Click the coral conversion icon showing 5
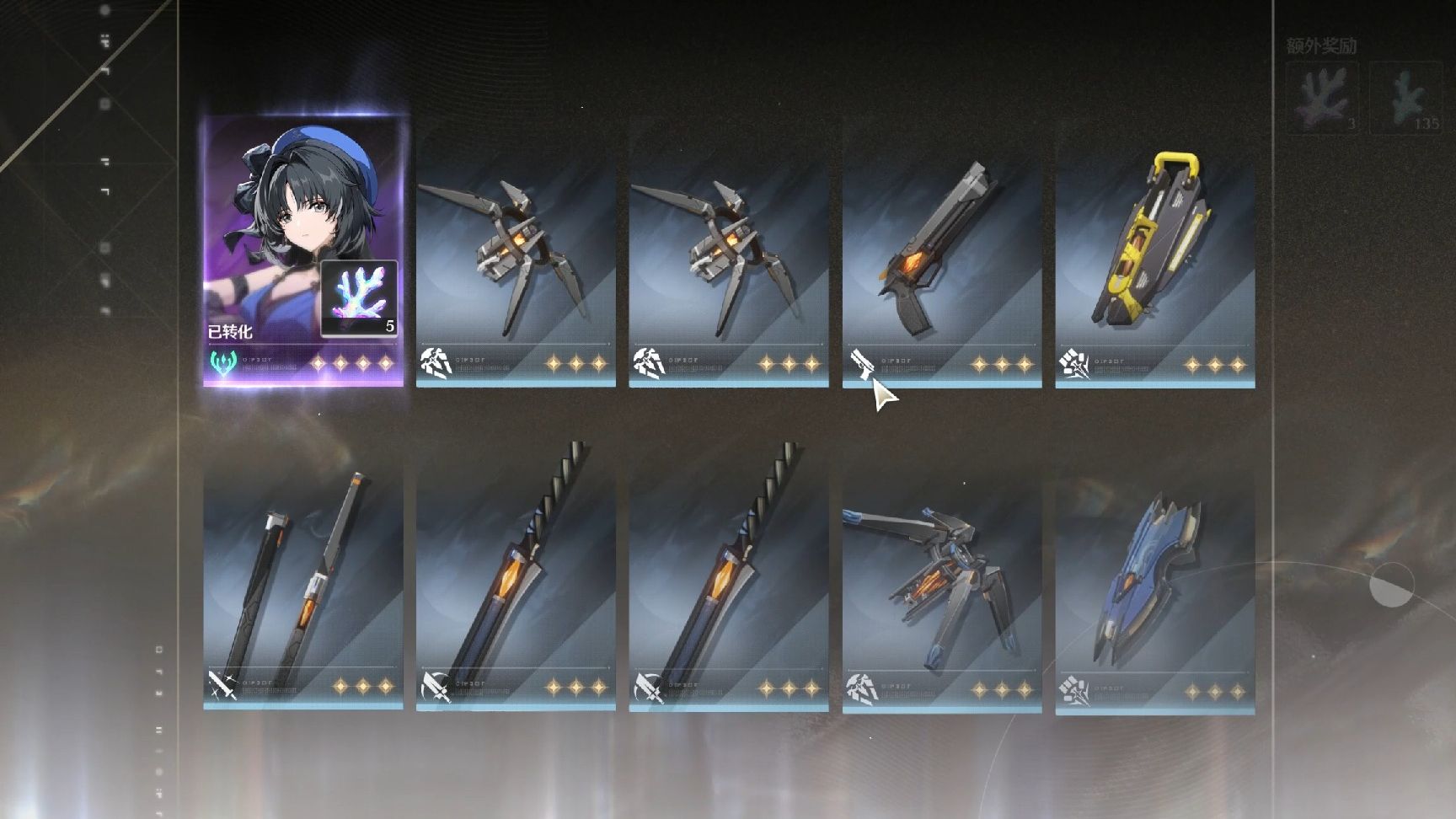Viewport: 1456px width, 819px height. [359, 297]
